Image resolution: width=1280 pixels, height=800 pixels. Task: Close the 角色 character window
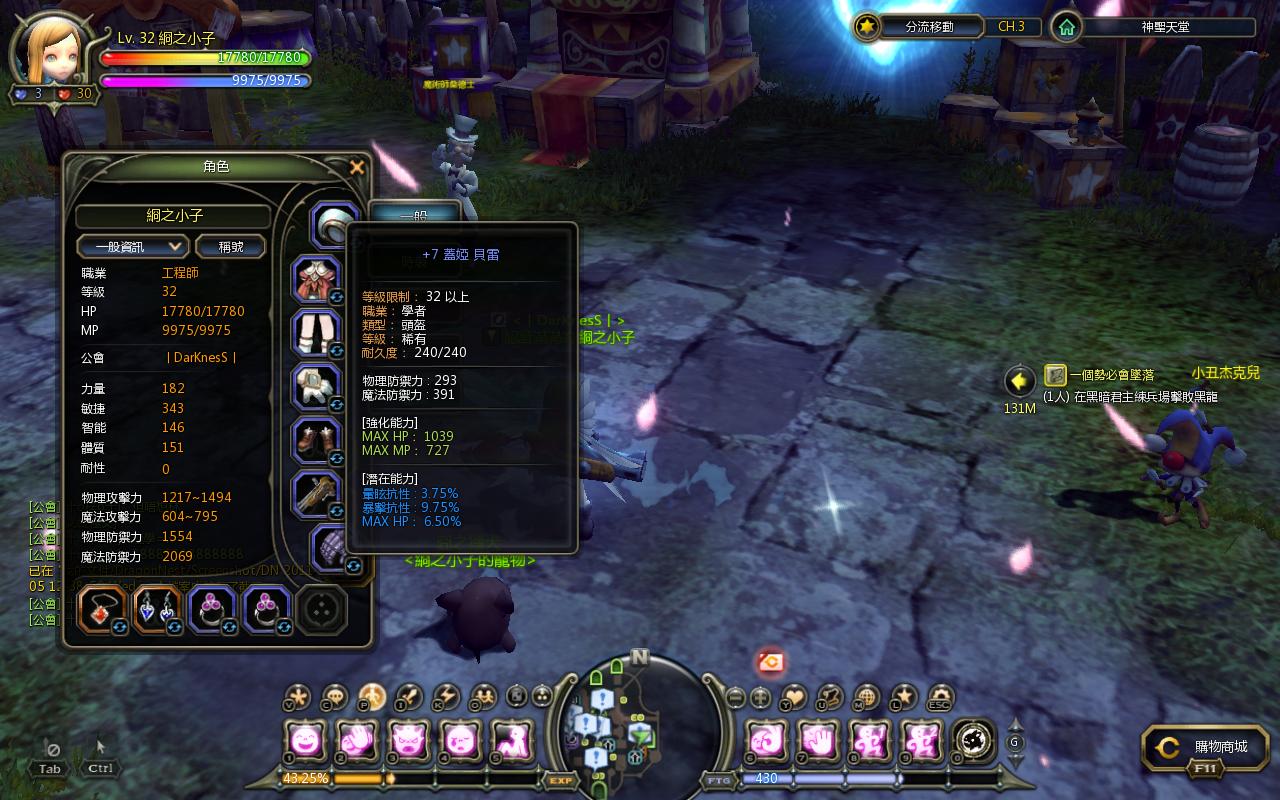357,168
